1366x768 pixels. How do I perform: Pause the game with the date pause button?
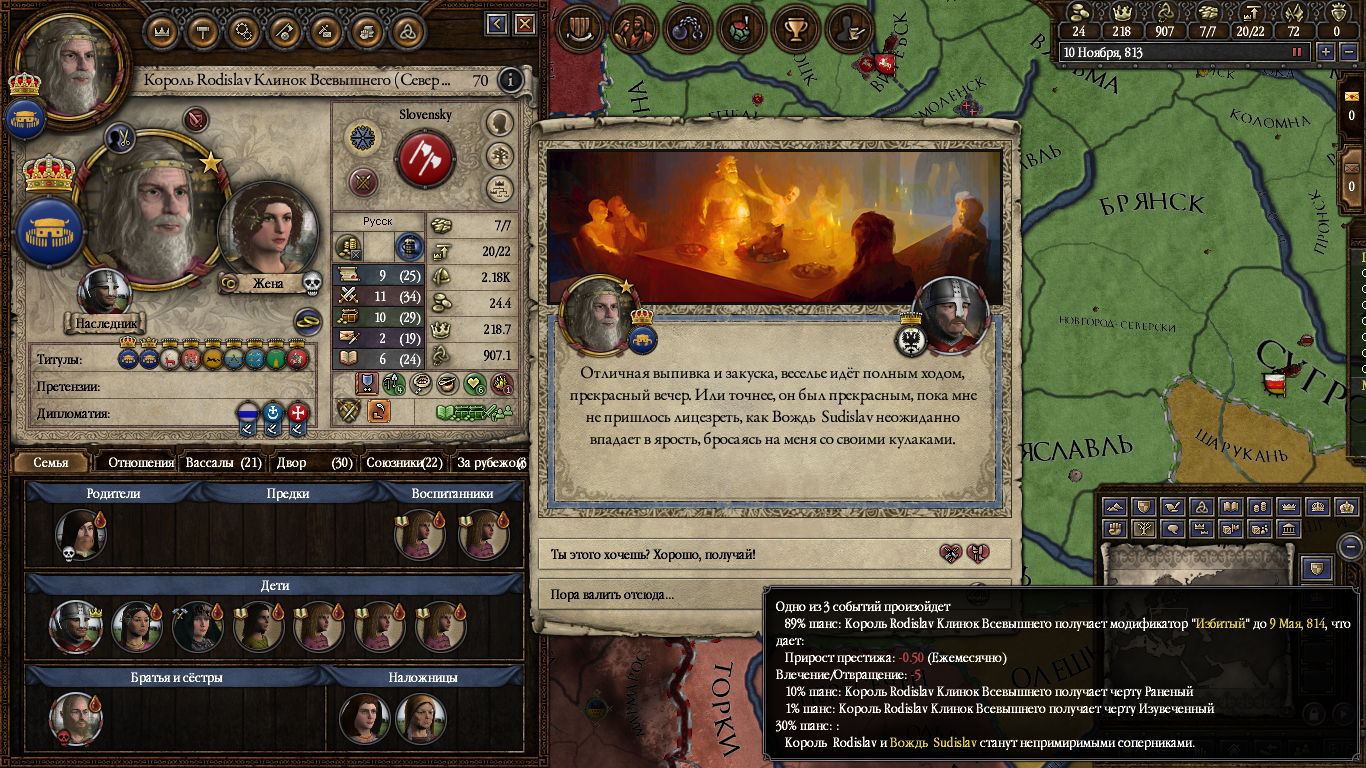[1298, 52]
